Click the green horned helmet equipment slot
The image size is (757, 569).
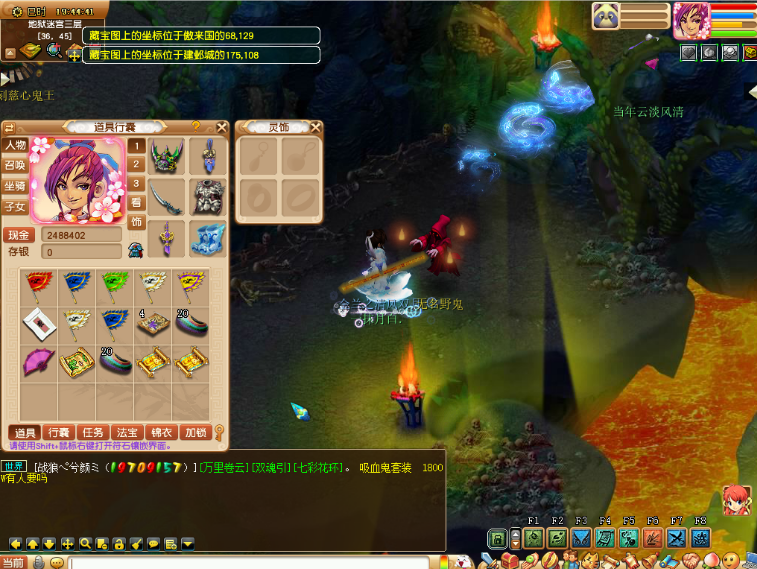pyautogui.click(x=167, y=157)
